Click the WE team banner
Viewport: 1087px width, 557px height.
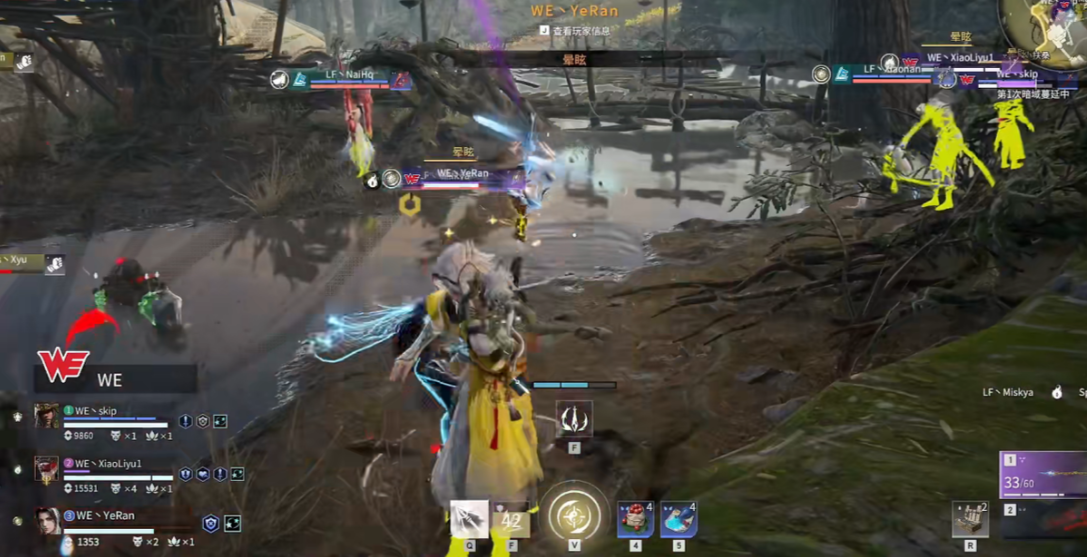click(x=110, y=378)
